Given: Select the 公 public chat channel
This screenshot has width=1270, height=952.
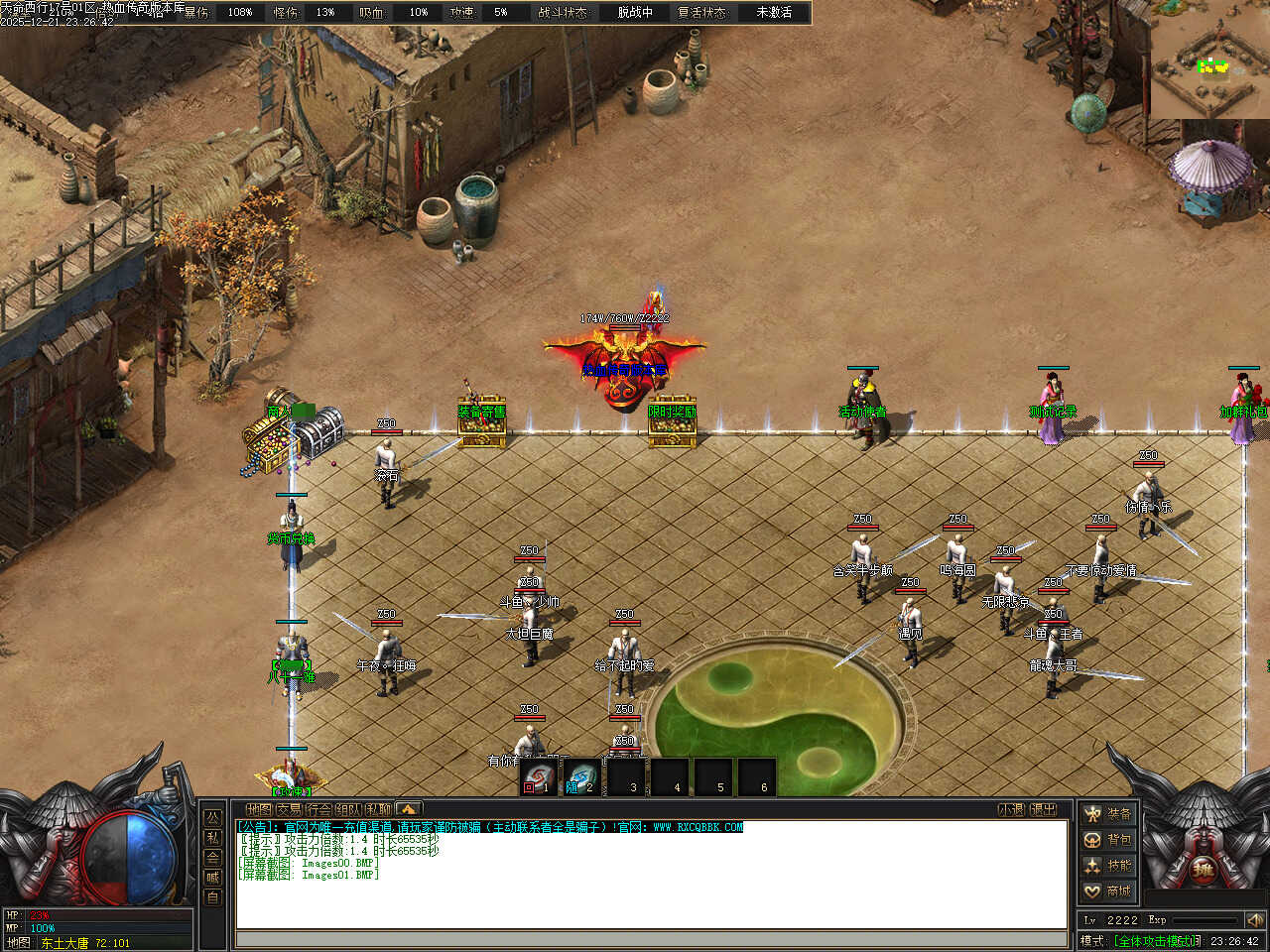Looking at the screenshot, I should point(212,818).
